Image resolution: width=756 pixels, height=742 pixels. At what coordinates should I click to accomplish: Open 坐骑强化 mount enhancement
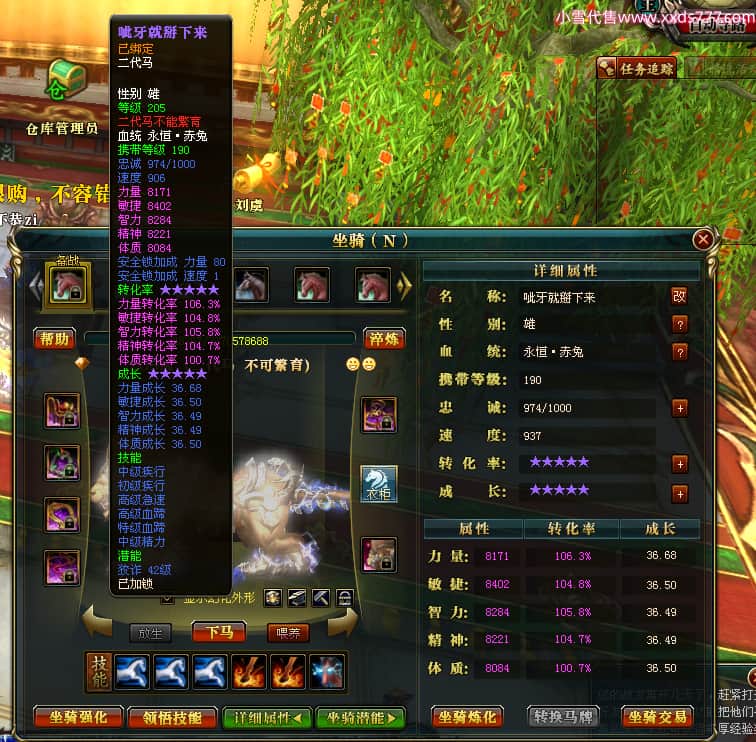(x=78, y=717)
